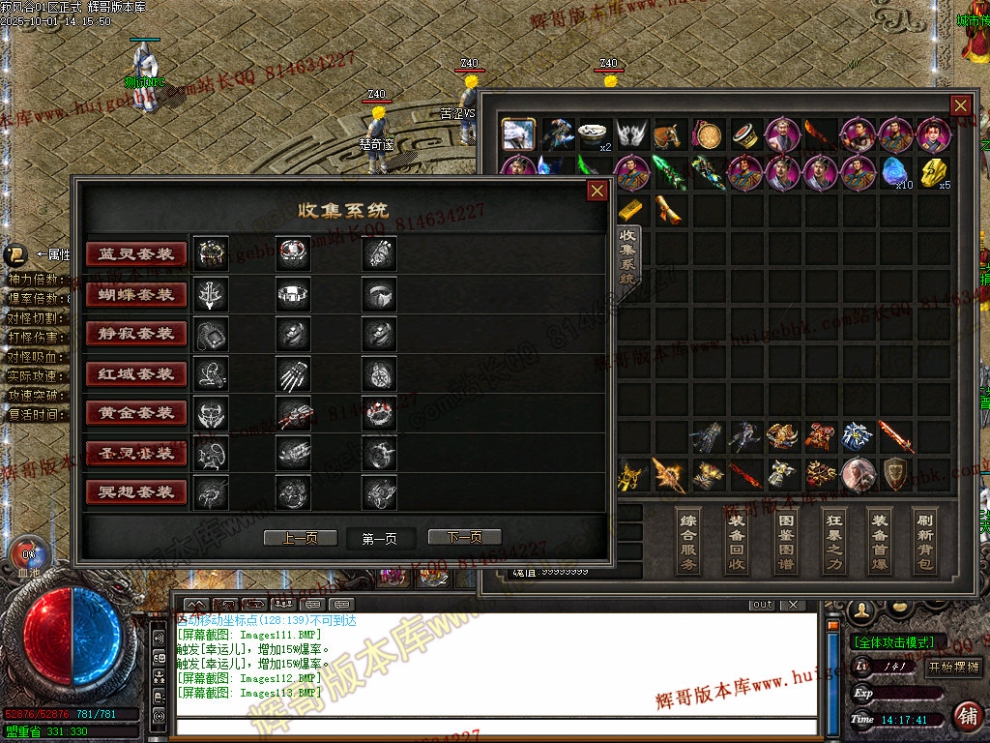Viewport: 990px width, 743px height.
Task: Open the 综合服务 menu button
Action: (x=689, y=540)
